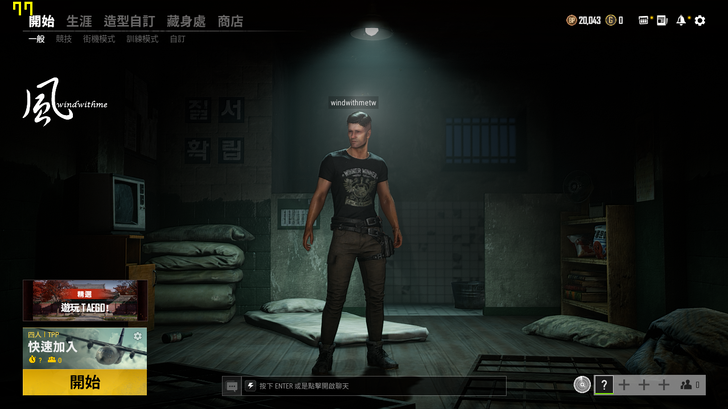The image size is (728, 409).
Task: Open the news page icon
Action: [662, 20]
